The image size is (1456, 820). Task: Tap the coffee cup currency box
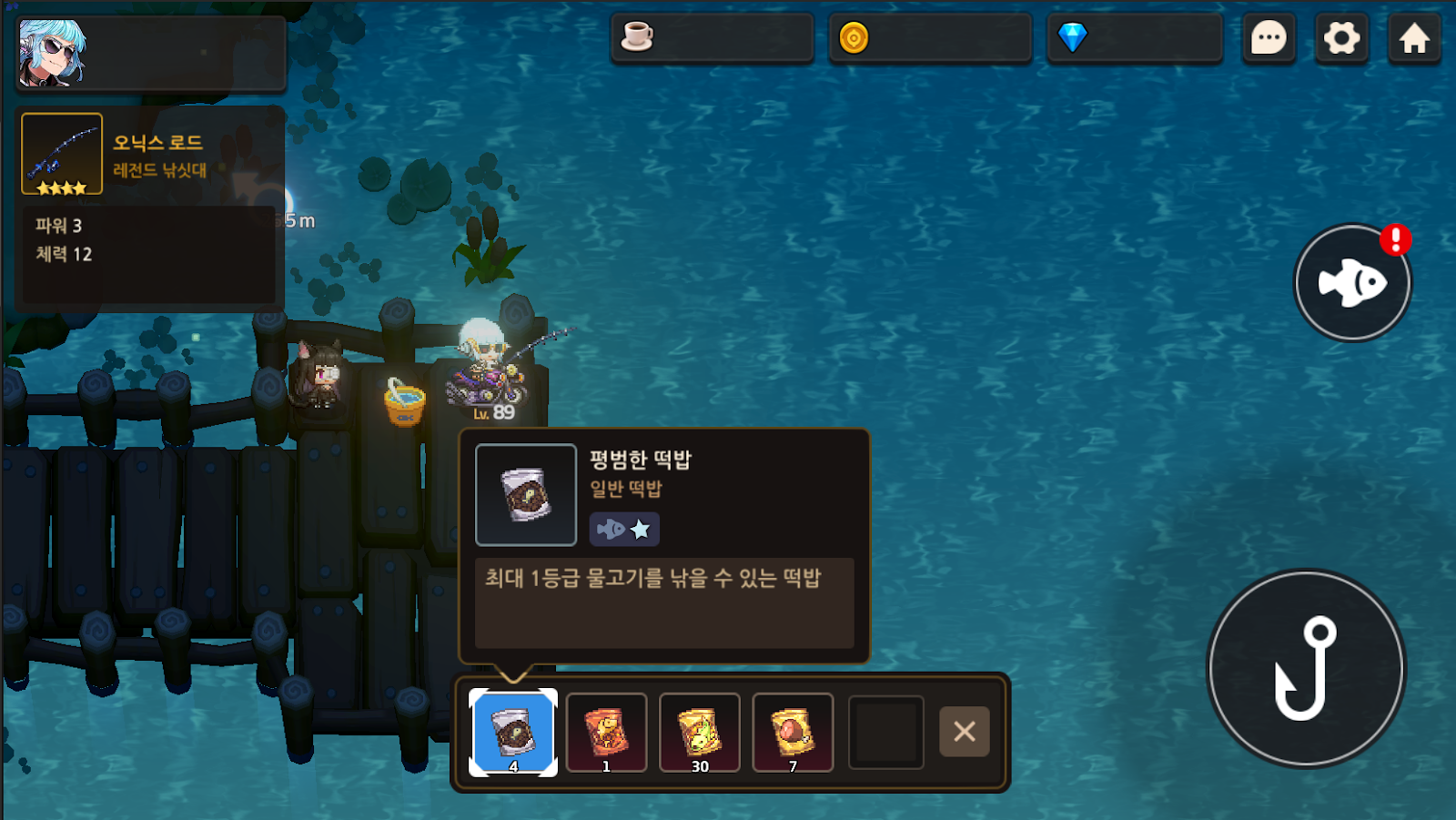pyautogui.click(x=712, y=38)
